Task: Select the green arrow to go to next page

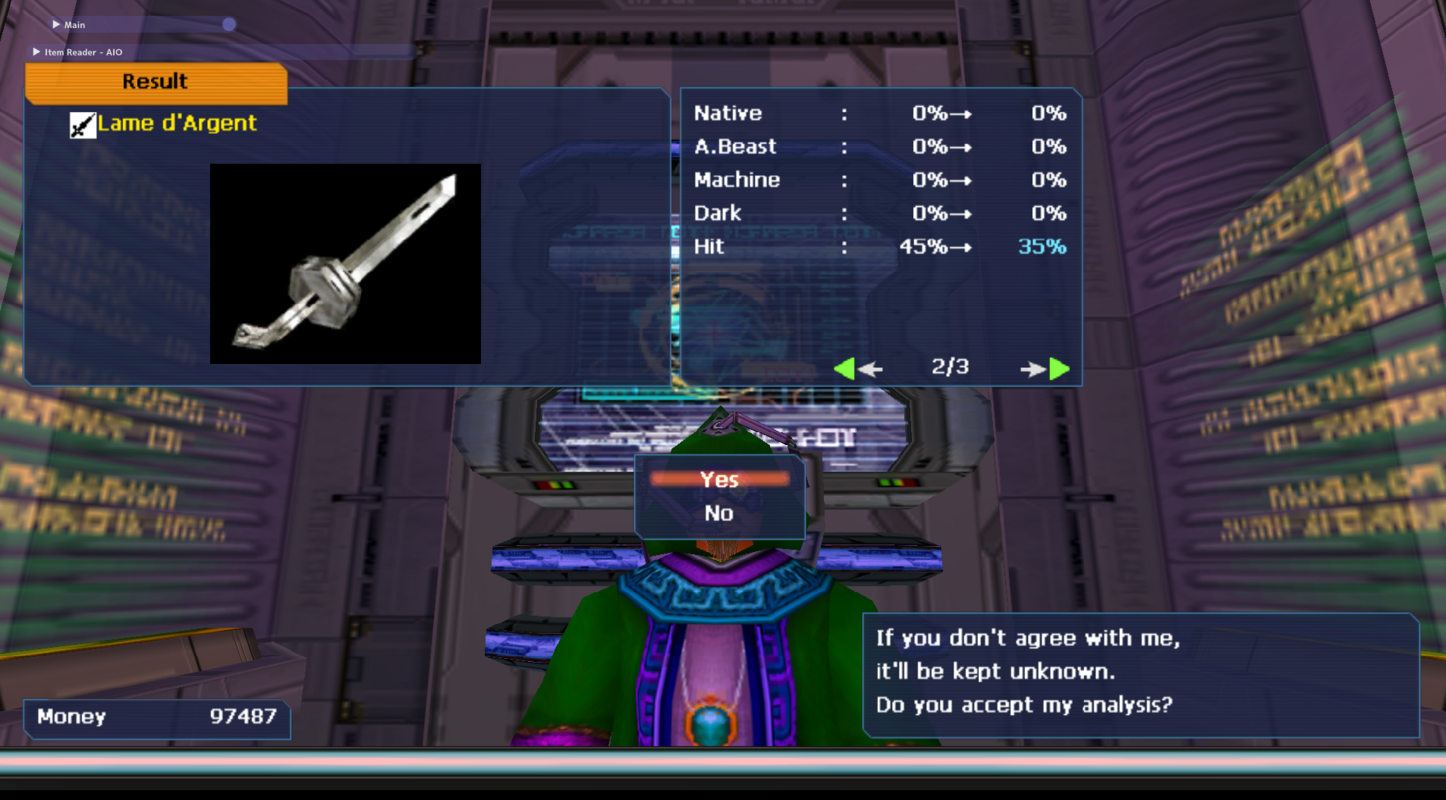Action: pos(1057,368)
